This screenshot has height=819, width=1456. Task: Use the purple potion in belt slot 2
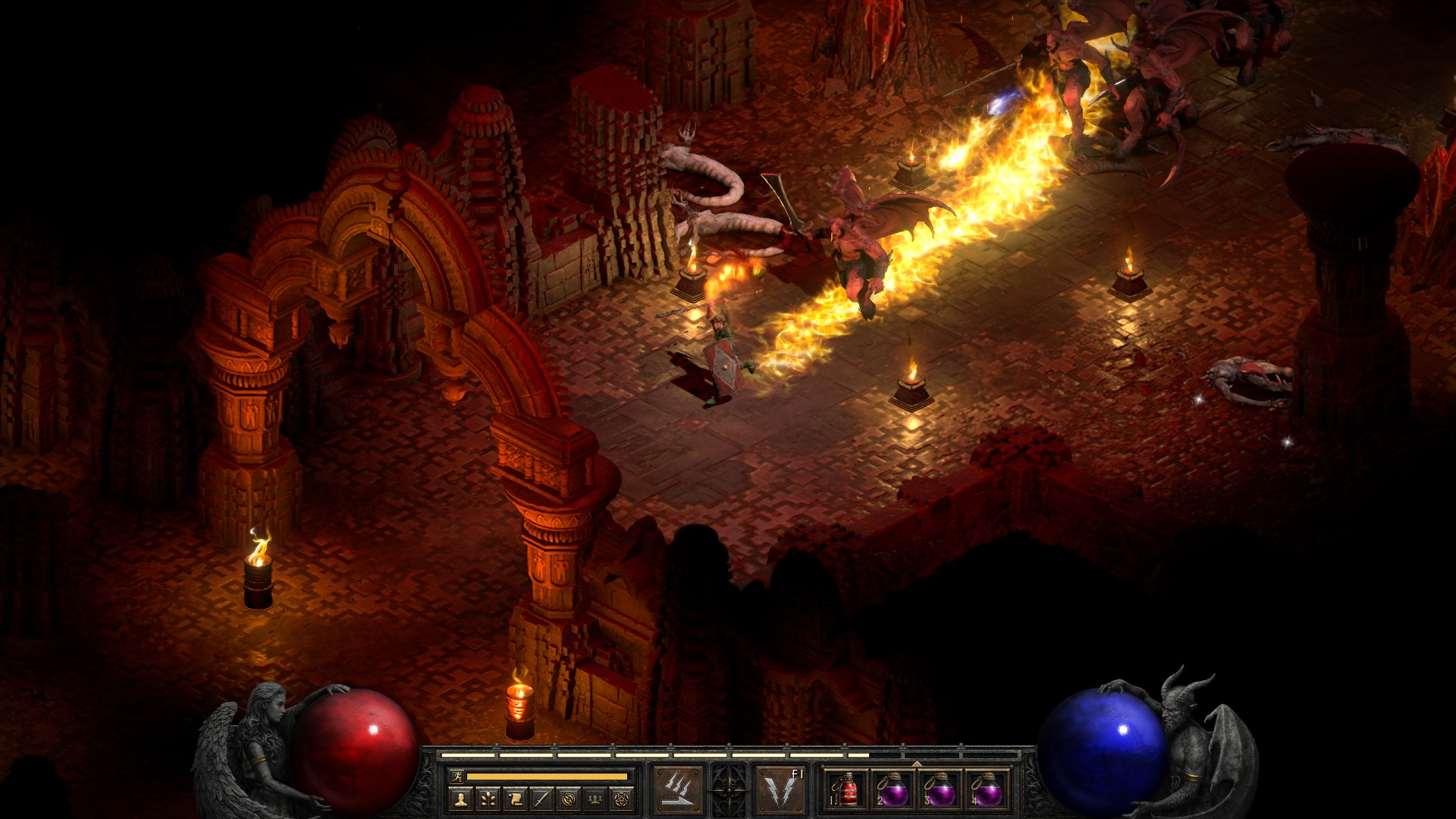tap(893, 790)
